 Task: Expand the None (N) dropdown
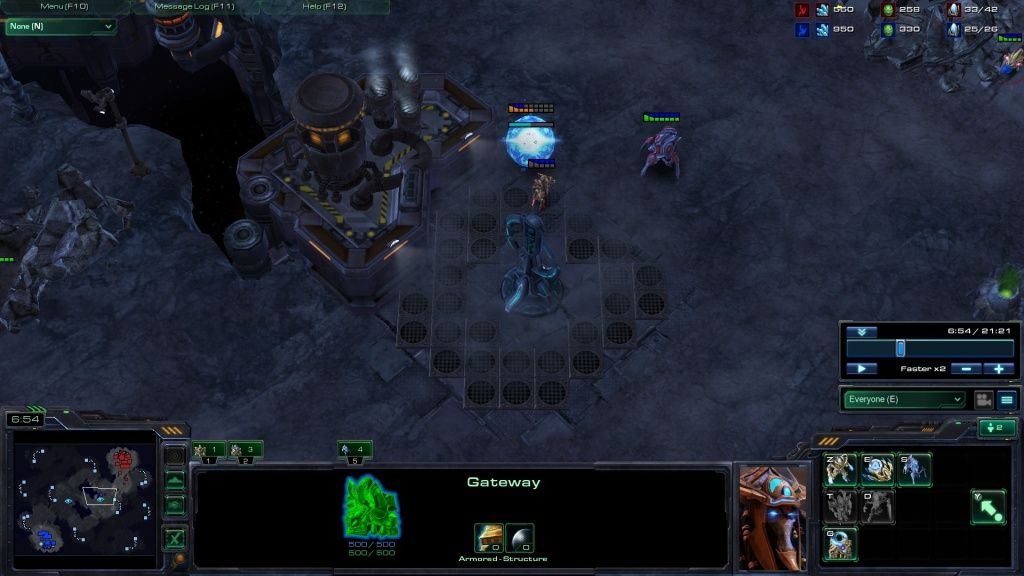(x=60, y=27)
